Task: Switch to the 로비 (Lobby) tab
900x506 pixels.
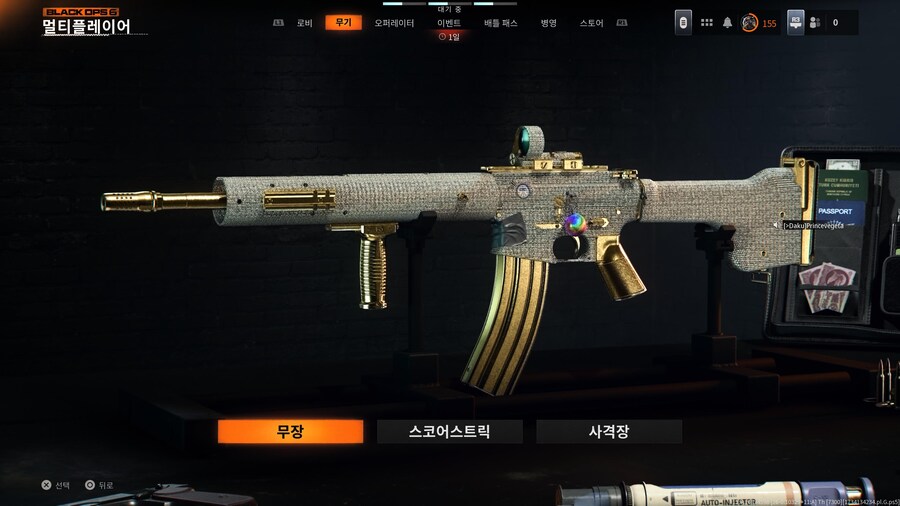Action: coord(304,23)
